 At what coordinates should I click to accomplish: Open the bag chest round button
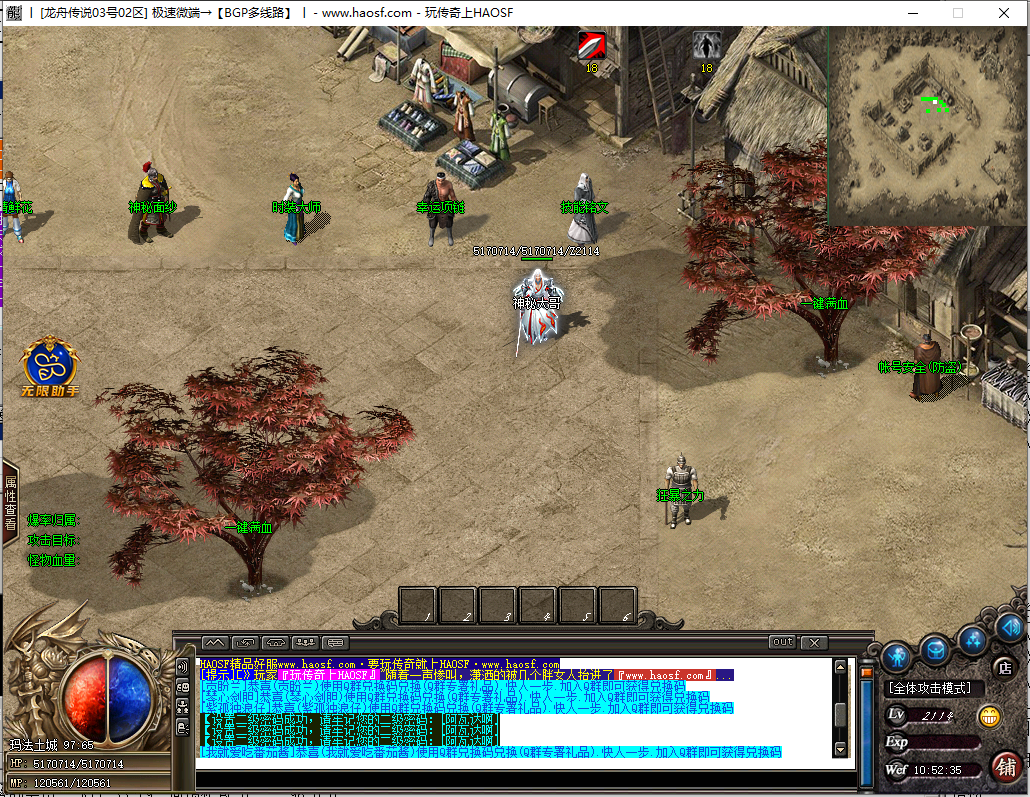[x=935, y=650]
